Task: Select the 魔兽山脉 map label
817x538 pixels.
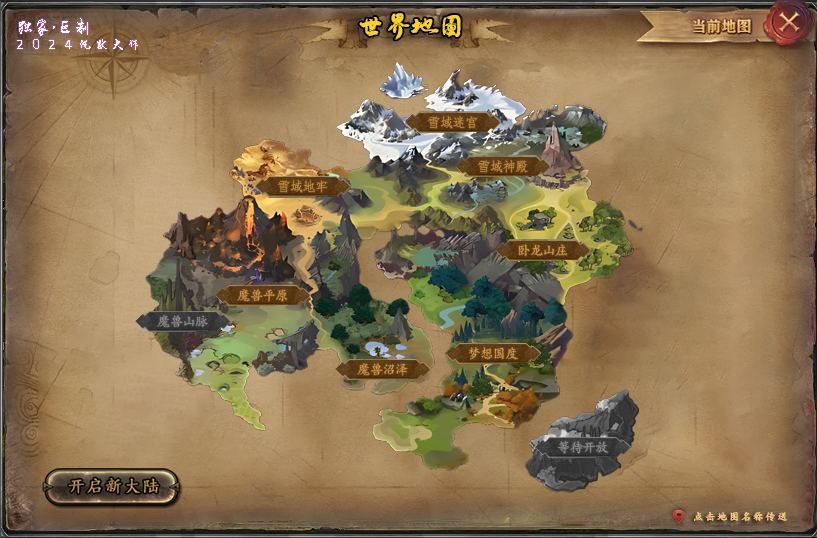Action: point(182,321)
